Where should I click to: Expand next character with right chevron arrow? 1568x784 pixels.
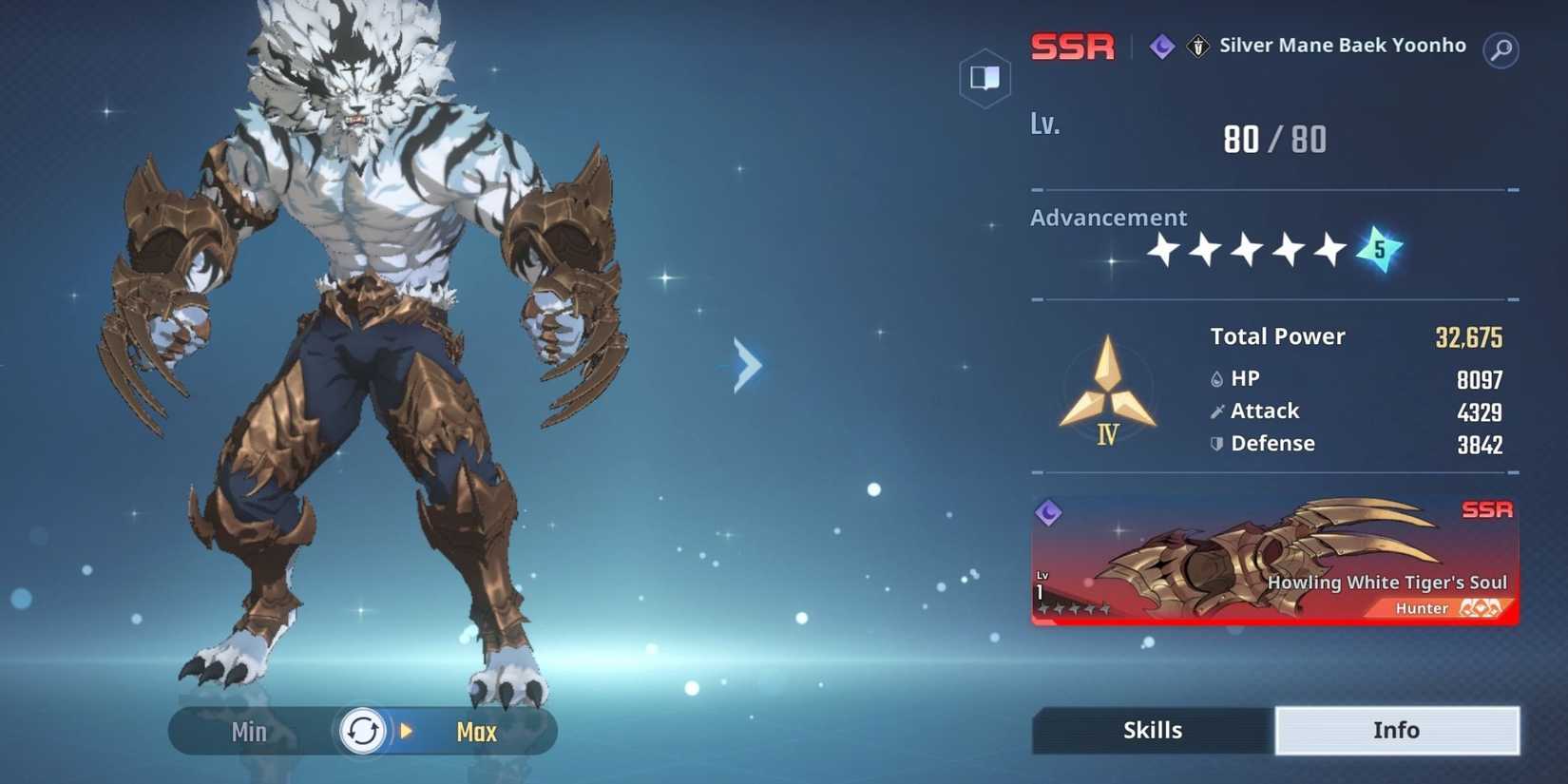coord(746,364)
